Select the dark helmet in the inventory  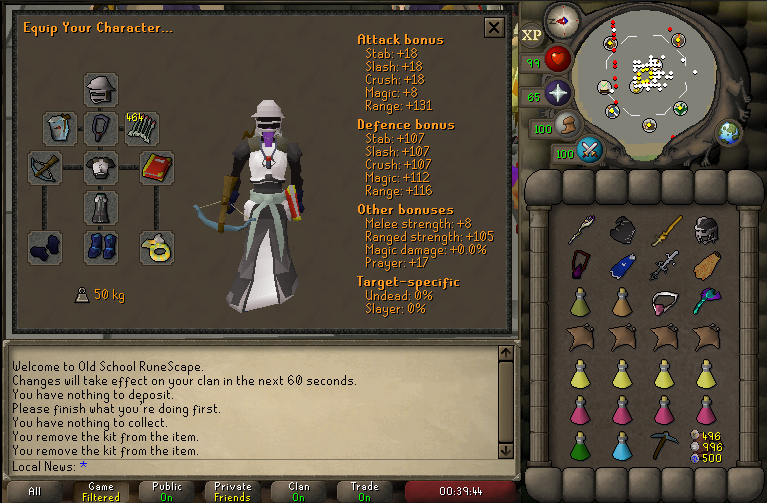pos(705,230)
